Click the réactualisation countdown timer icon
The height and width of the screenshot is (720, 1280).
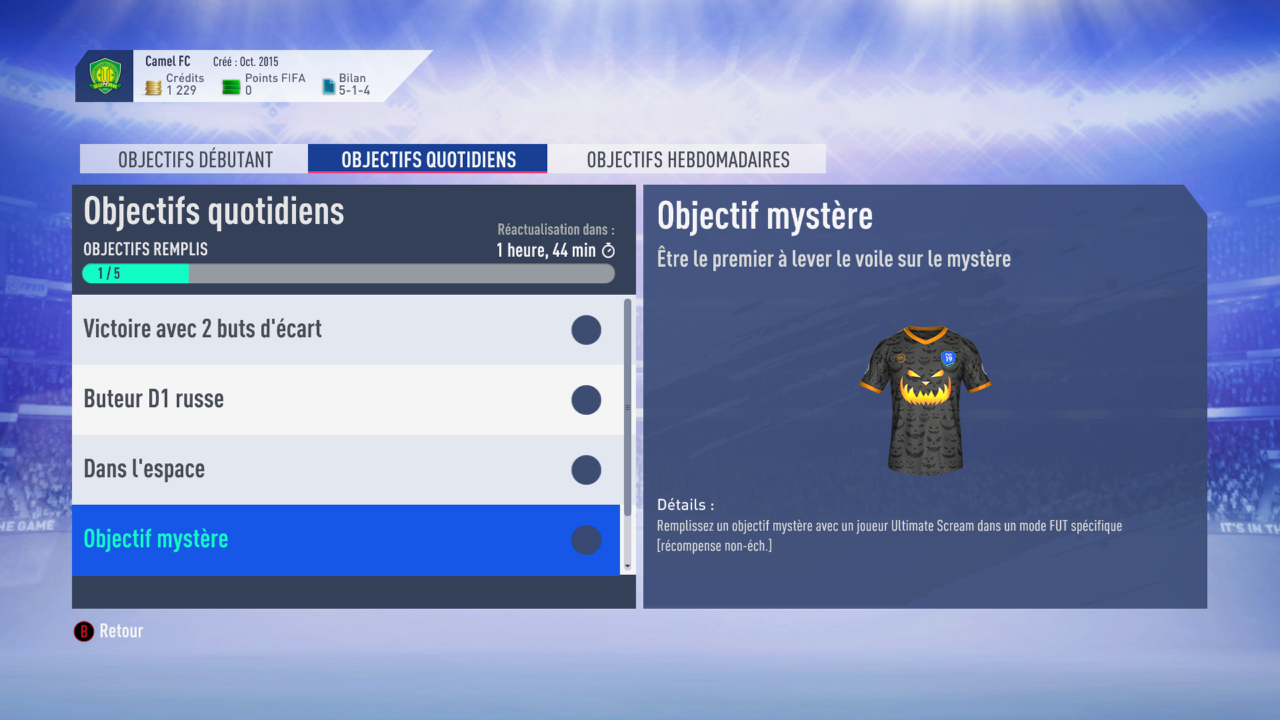pyautogui.click(x=607, y=251)
